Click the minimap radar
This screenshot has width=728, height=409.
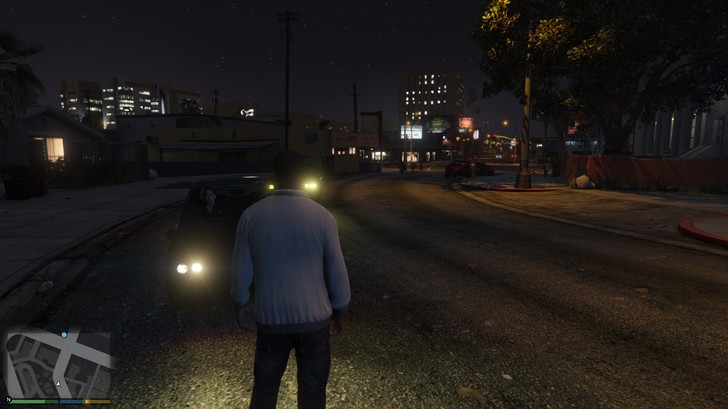tap(58, 364)
